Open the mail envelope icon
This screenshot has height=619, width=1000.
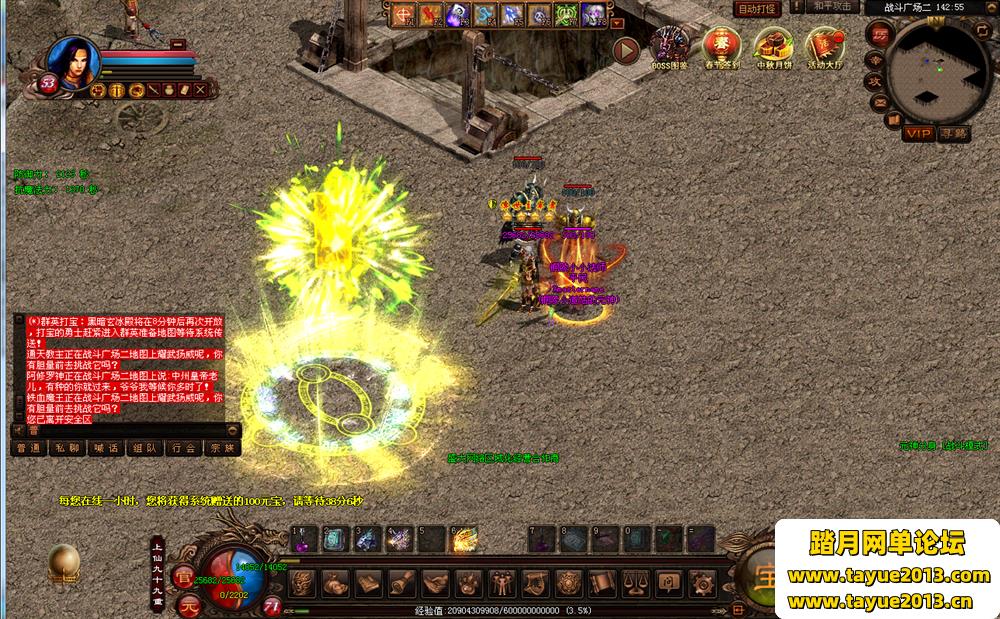(880, 101)
